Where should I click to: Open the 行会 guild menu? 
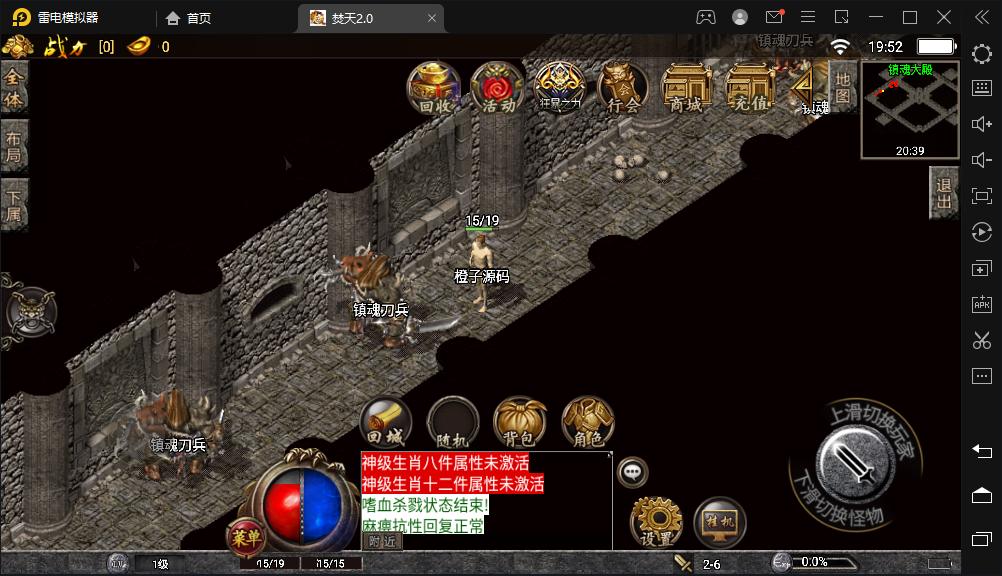(x=623, y=87)
